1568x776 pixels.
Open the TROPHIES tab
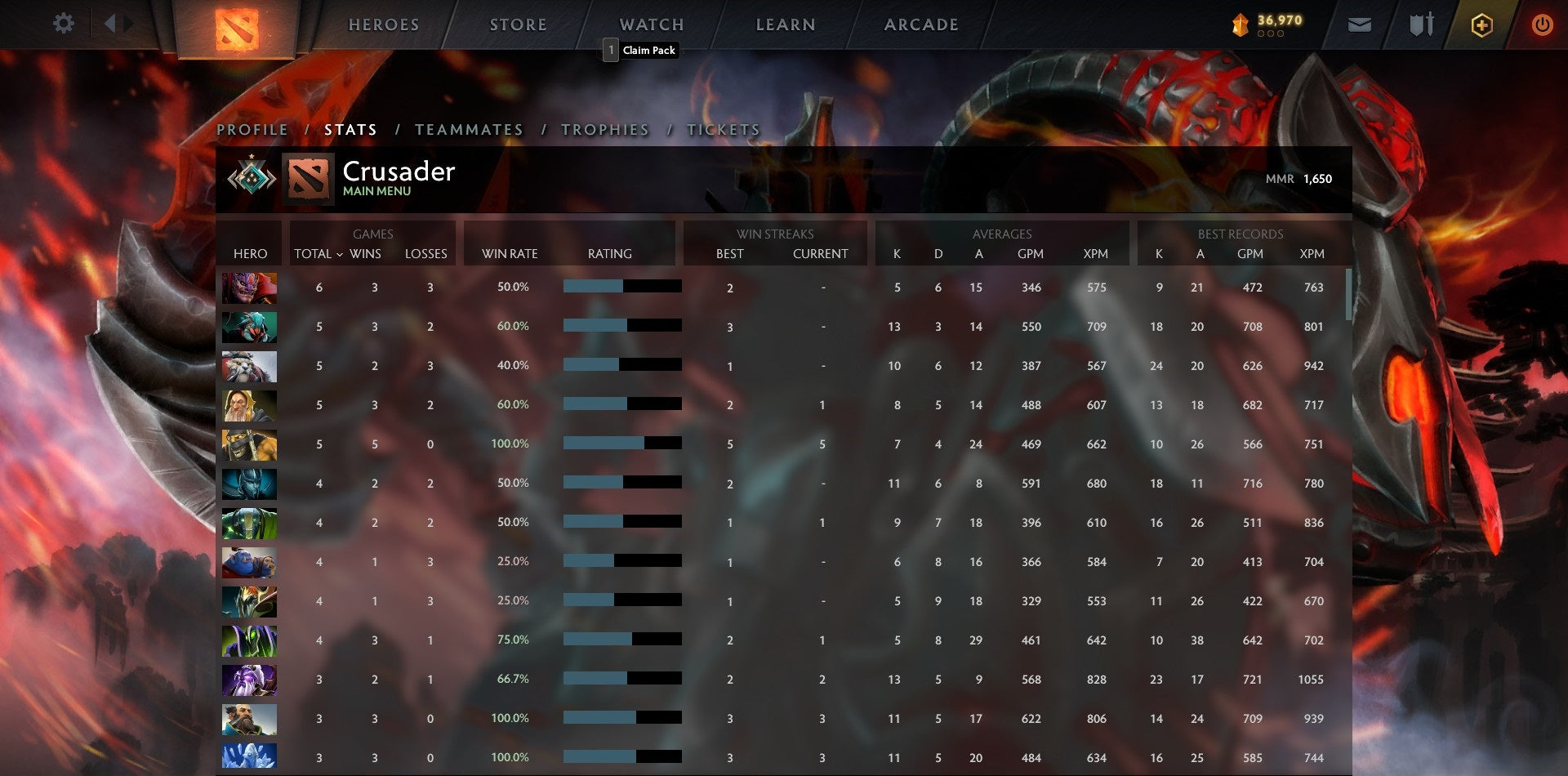tap(604, 129)
